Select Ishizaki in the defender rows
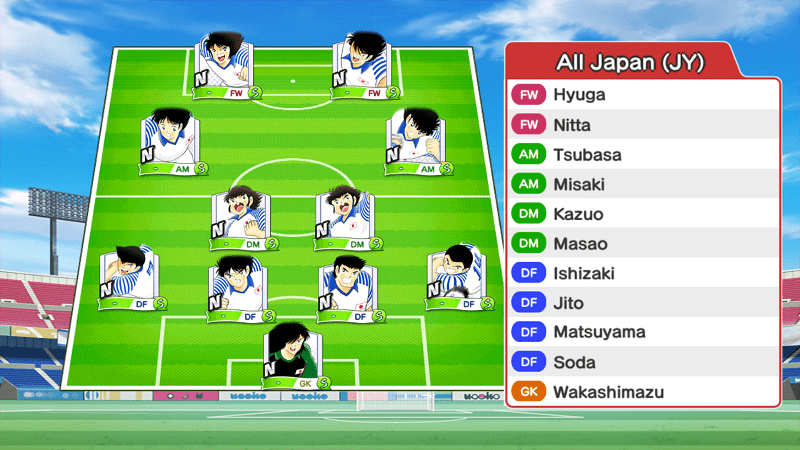The image size is (800, 450). pyautogui.click(x=642, y=273)
